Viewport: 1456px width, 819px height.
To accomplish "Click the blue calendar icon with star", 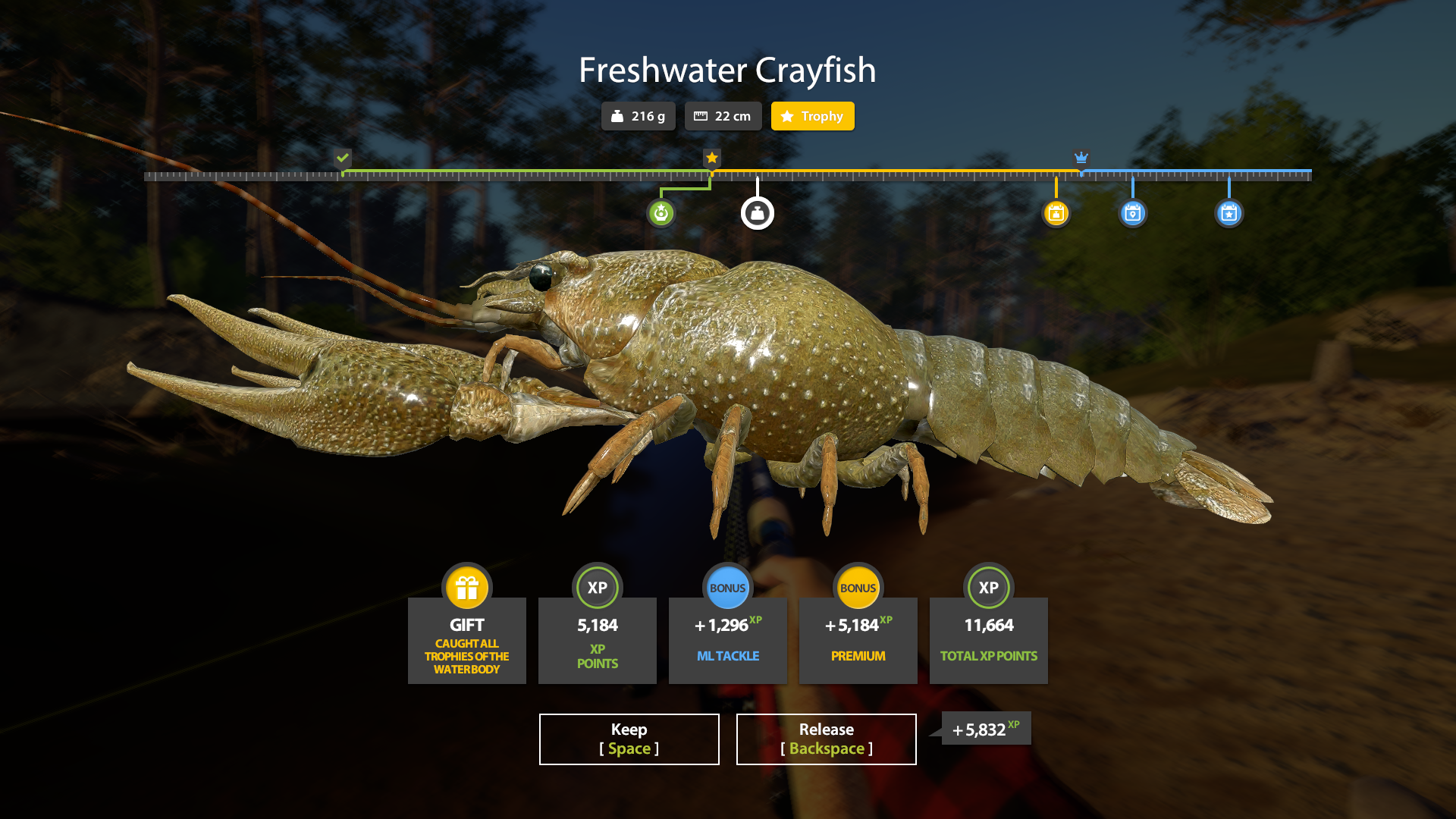I will [1228, 213].
